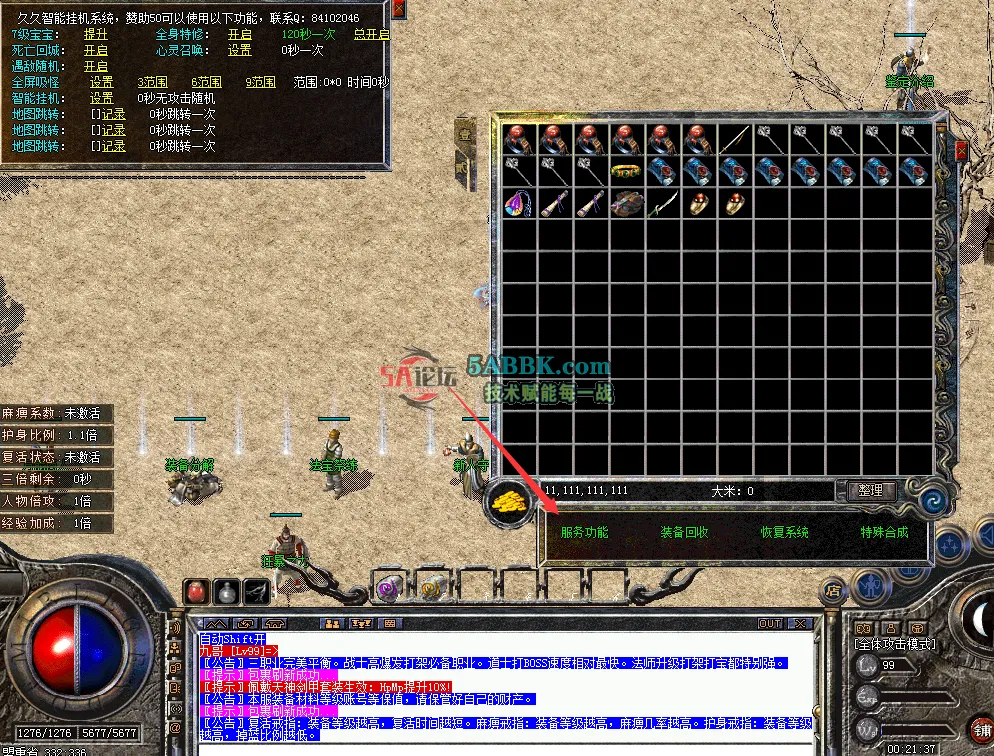Click the gold ingot pile icon
This screenshot has width=994, height=756.
point(509,501)
